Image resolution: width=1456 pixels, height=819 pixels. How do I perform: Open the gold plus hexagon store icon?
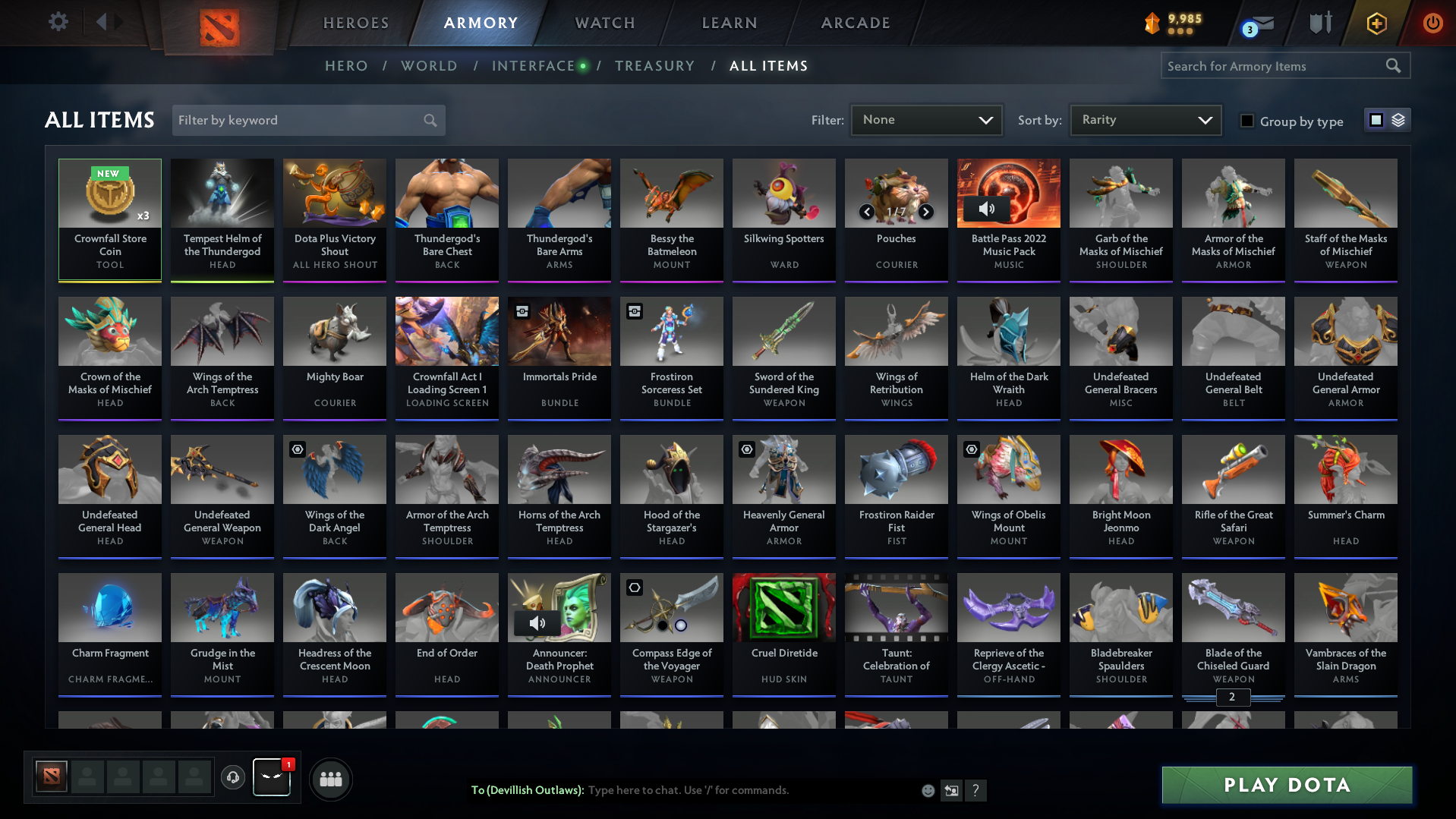[1376, 23]
